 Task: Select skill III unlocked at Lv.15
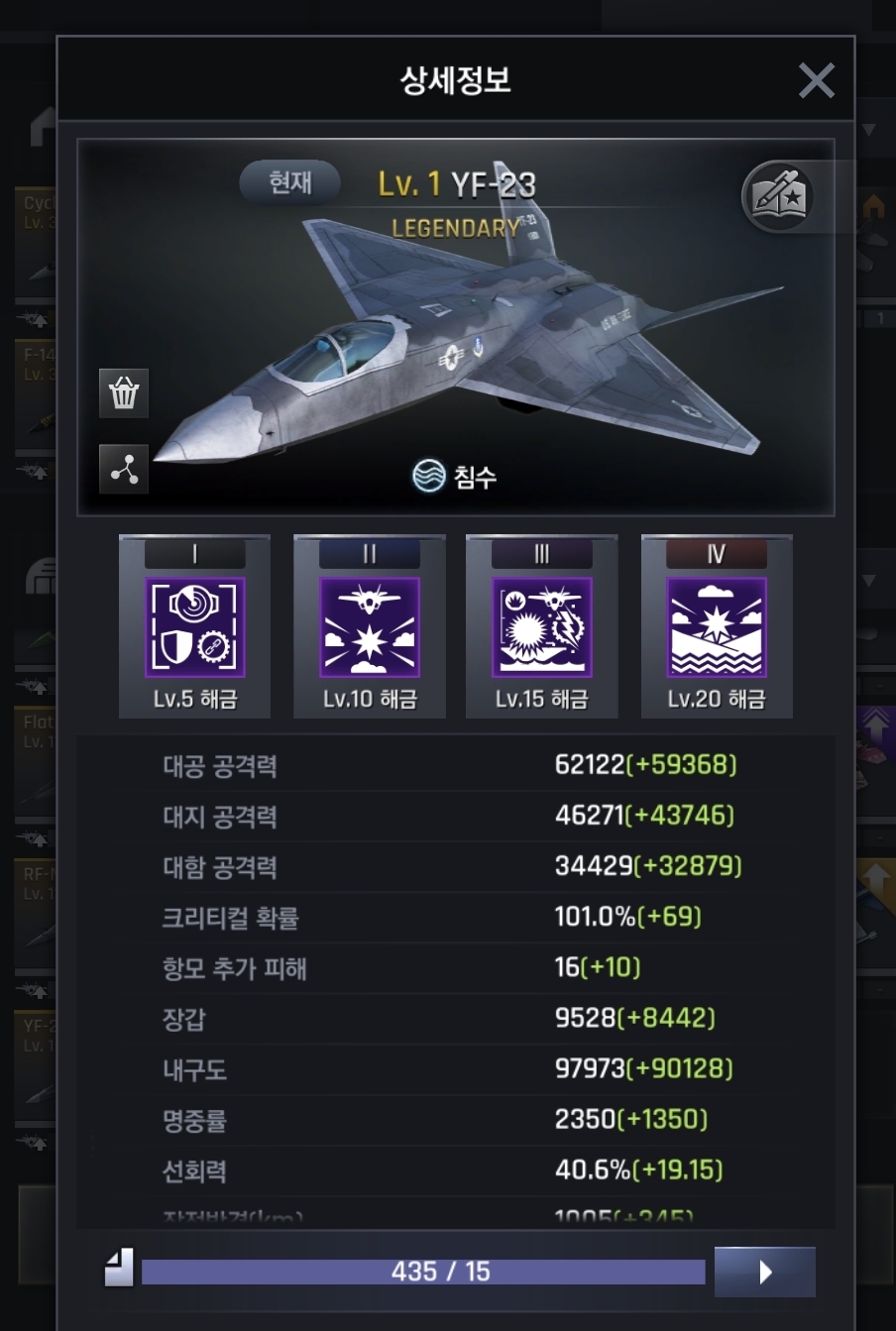point(542,627)
